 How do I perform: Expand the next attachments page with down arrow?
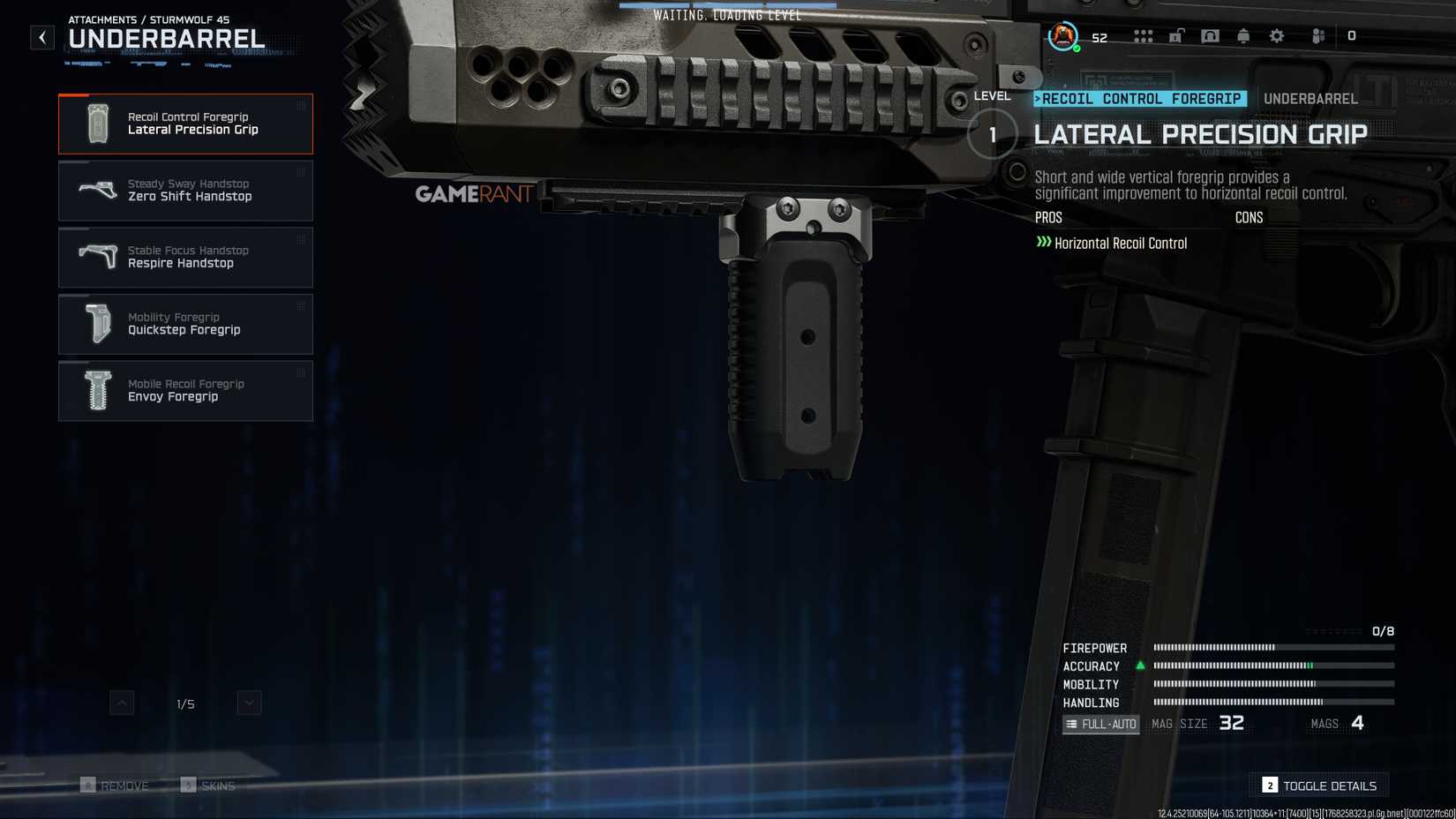point(248,703)
